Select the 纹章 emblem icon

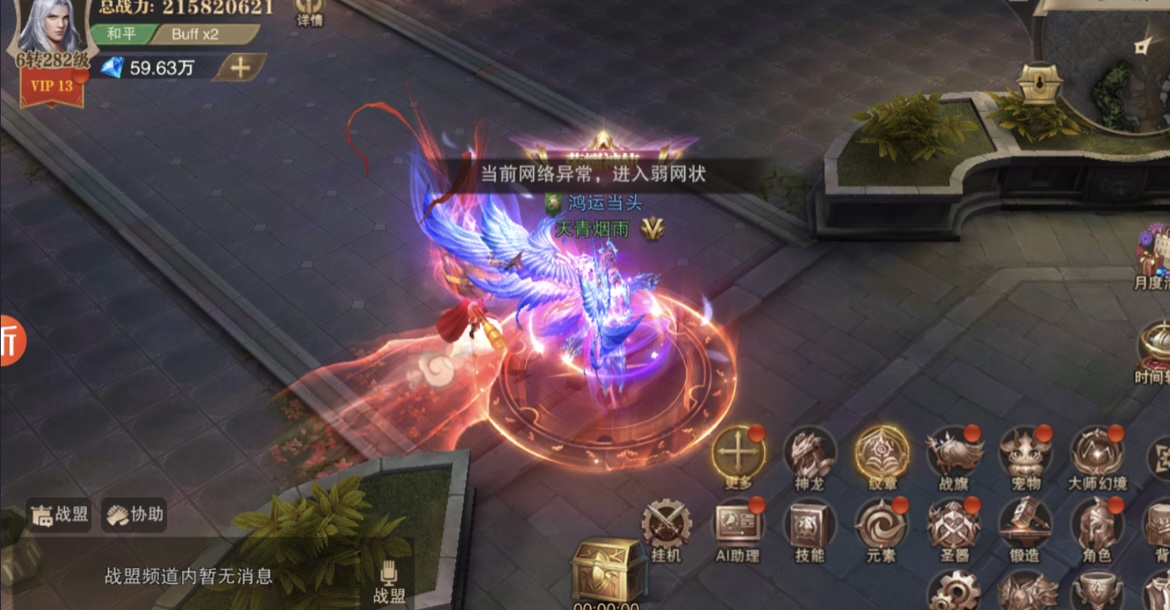click(x=881, y=455)
